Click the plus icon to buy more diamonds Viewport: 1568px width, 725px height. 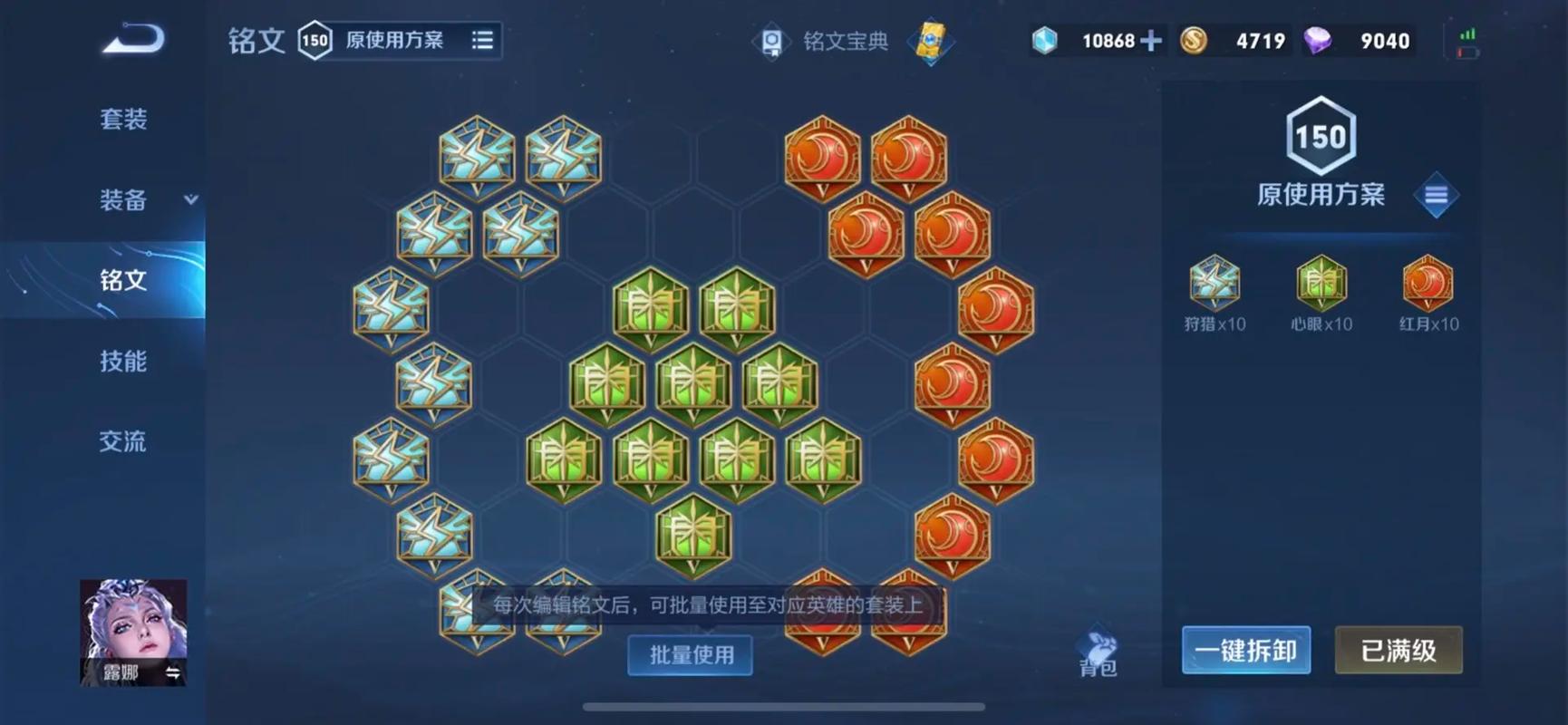[1149, 40]
